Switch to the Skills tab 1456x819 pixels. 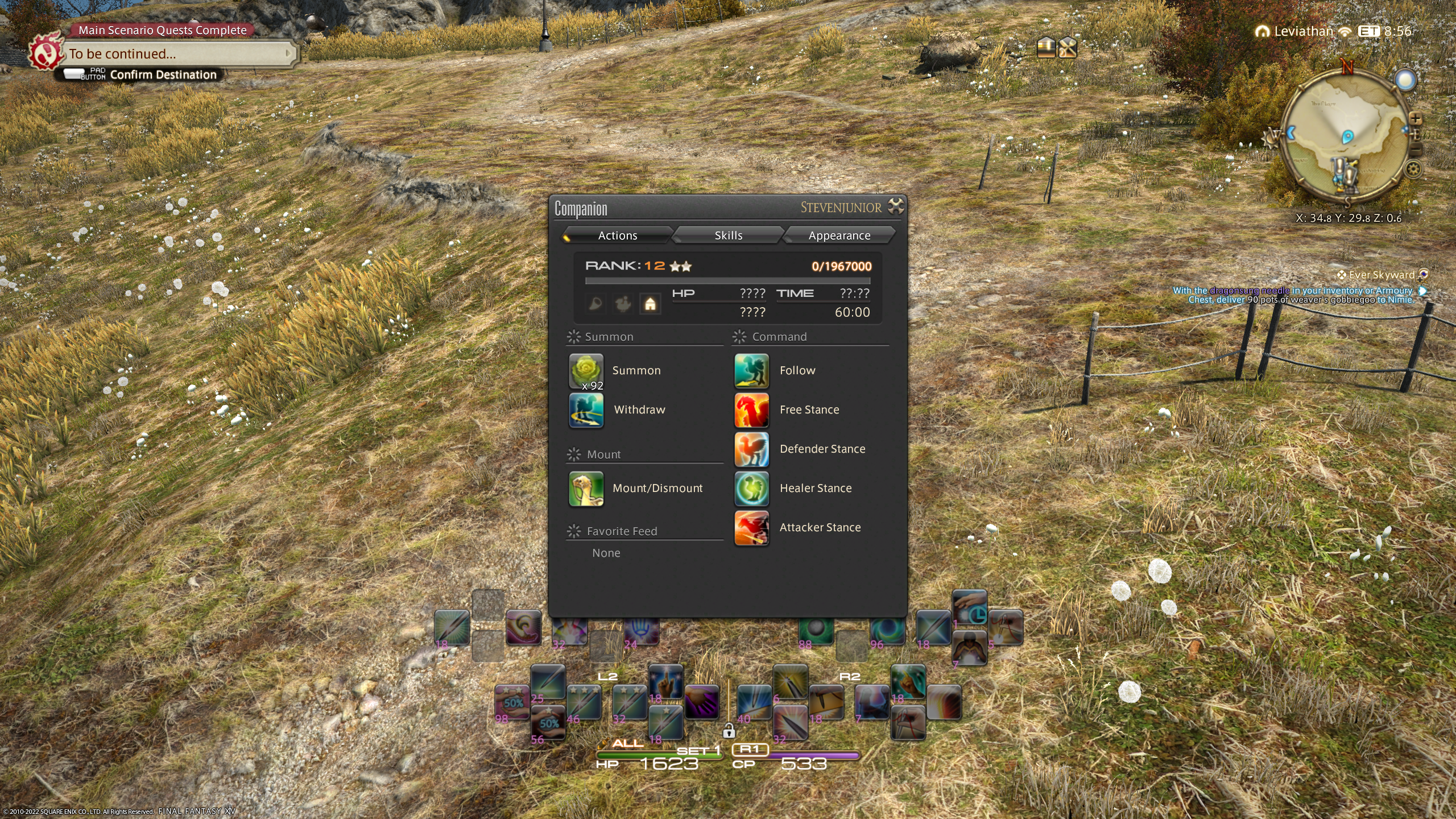(728, 235)
